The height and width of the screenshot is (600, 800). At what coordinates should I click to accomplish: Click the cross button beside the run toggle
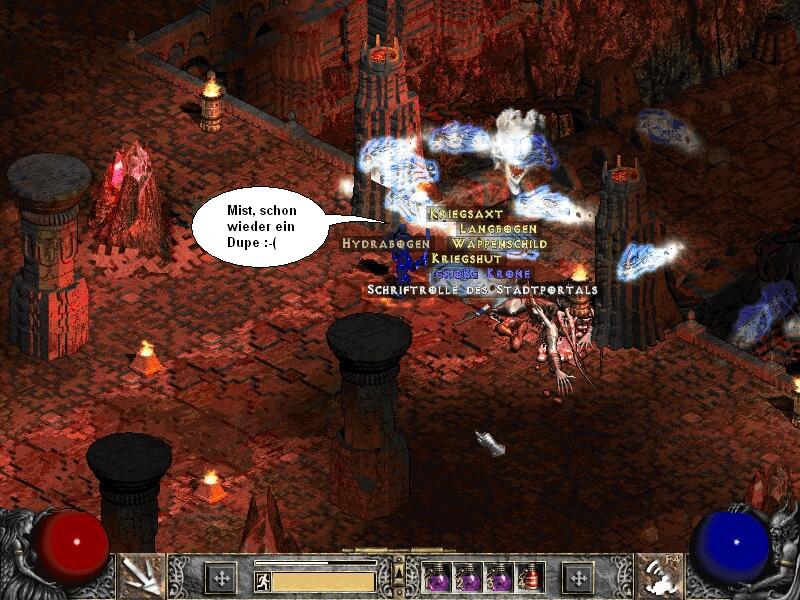[221, 578]
